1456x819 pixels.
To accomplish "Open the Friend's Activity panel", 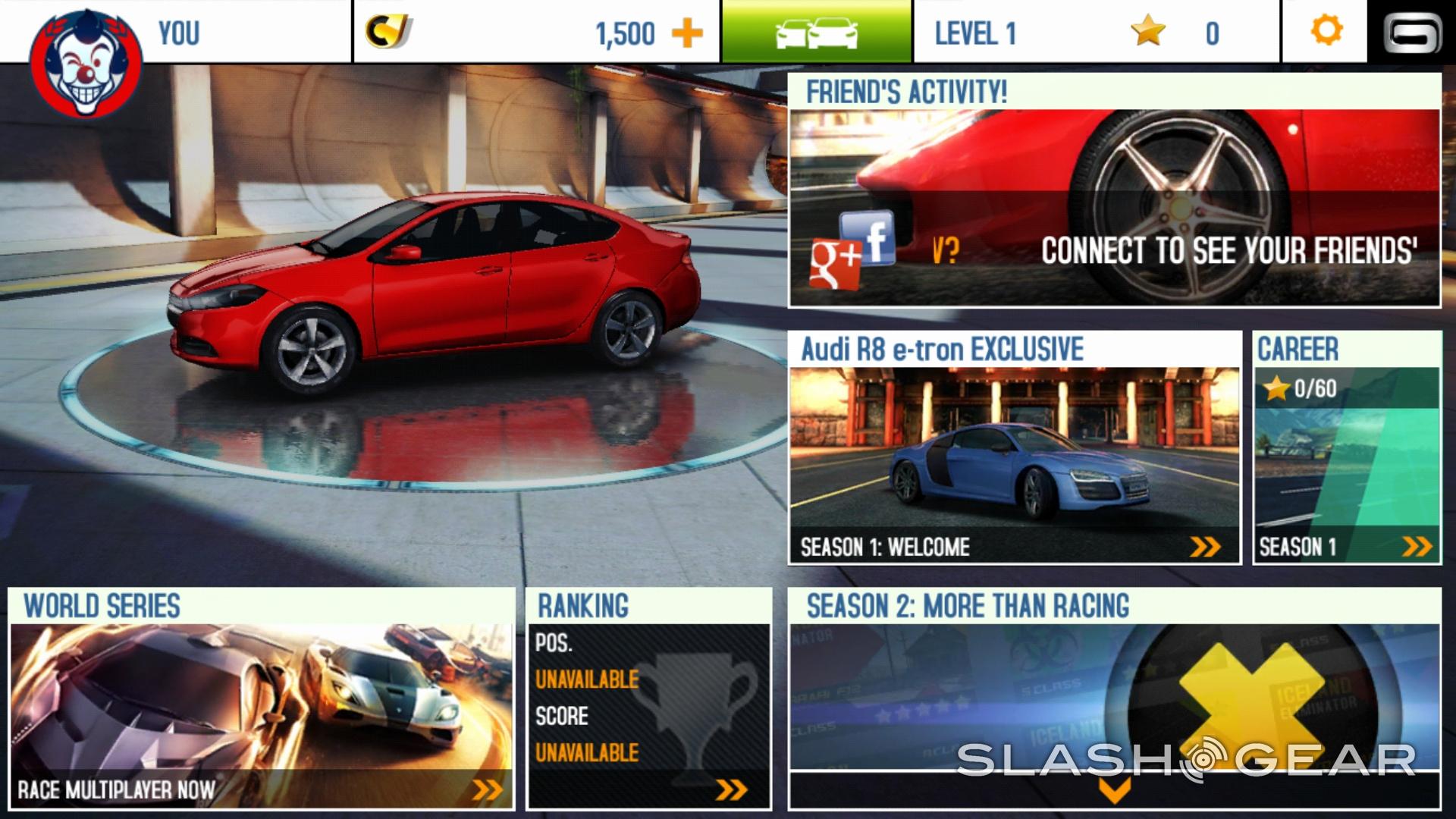I will pyautogui.click(x=1113, y=190).
